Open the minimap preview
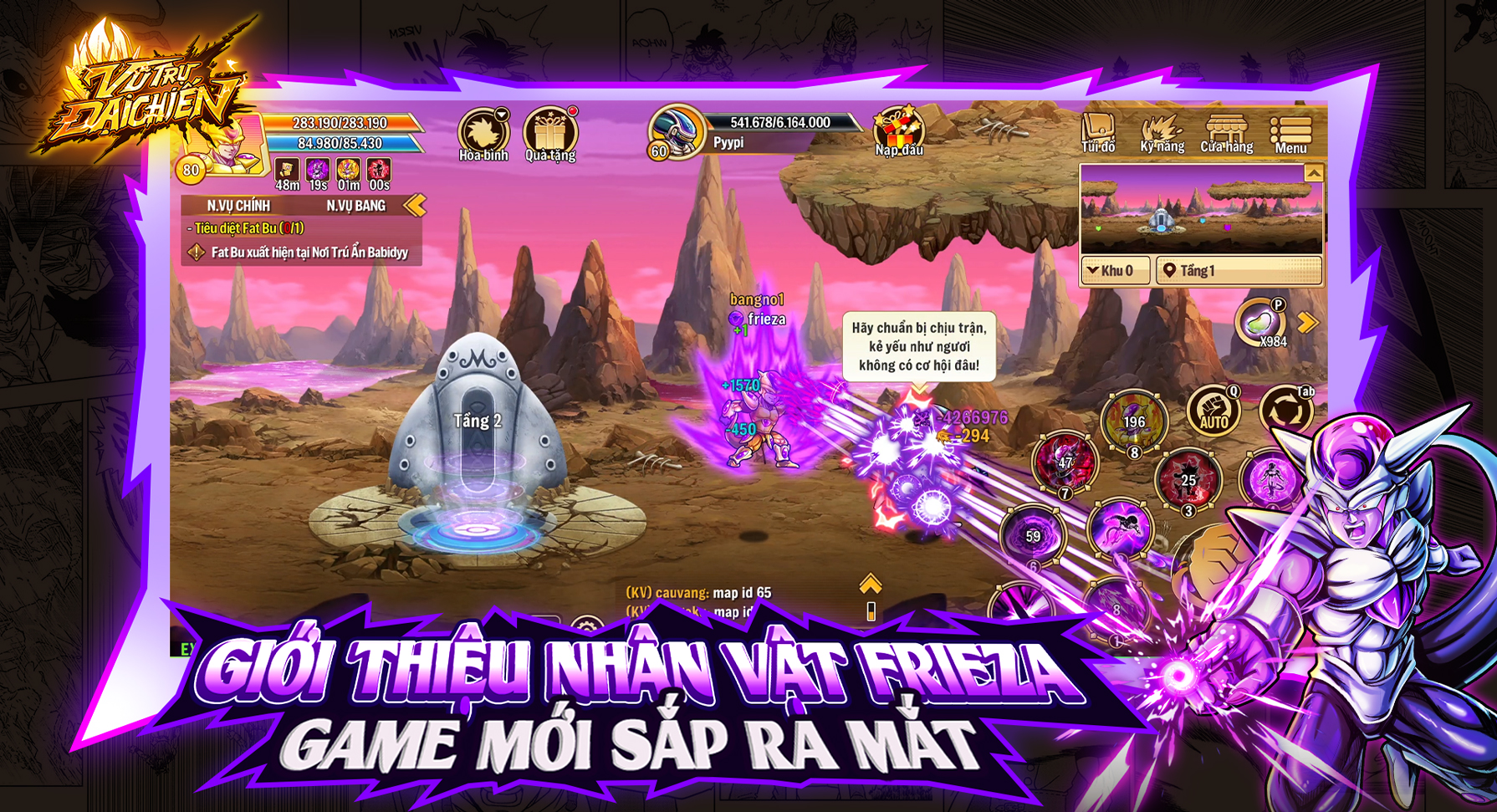Screen dimensions: 1497x812 pyautogui.click(x=1201, y=210)
